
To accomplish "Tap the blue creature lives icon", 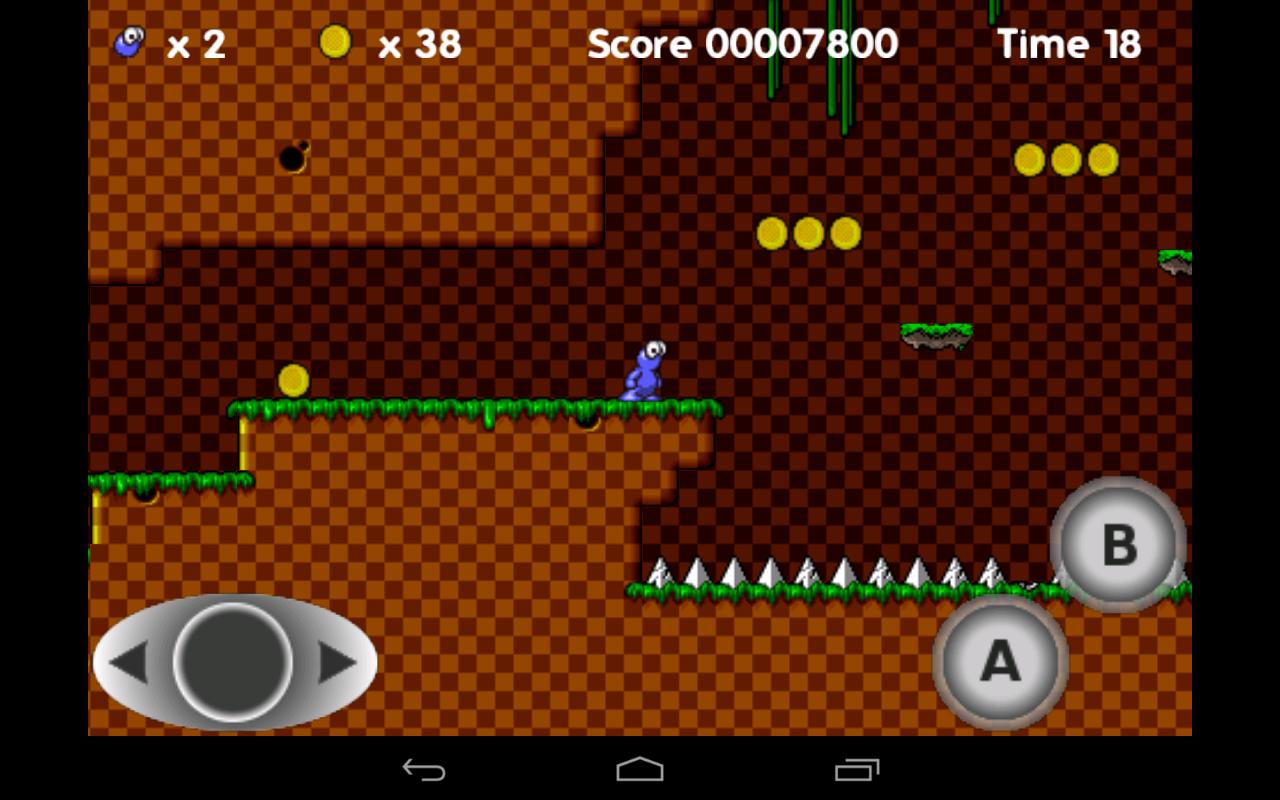I will coord(126,42).
